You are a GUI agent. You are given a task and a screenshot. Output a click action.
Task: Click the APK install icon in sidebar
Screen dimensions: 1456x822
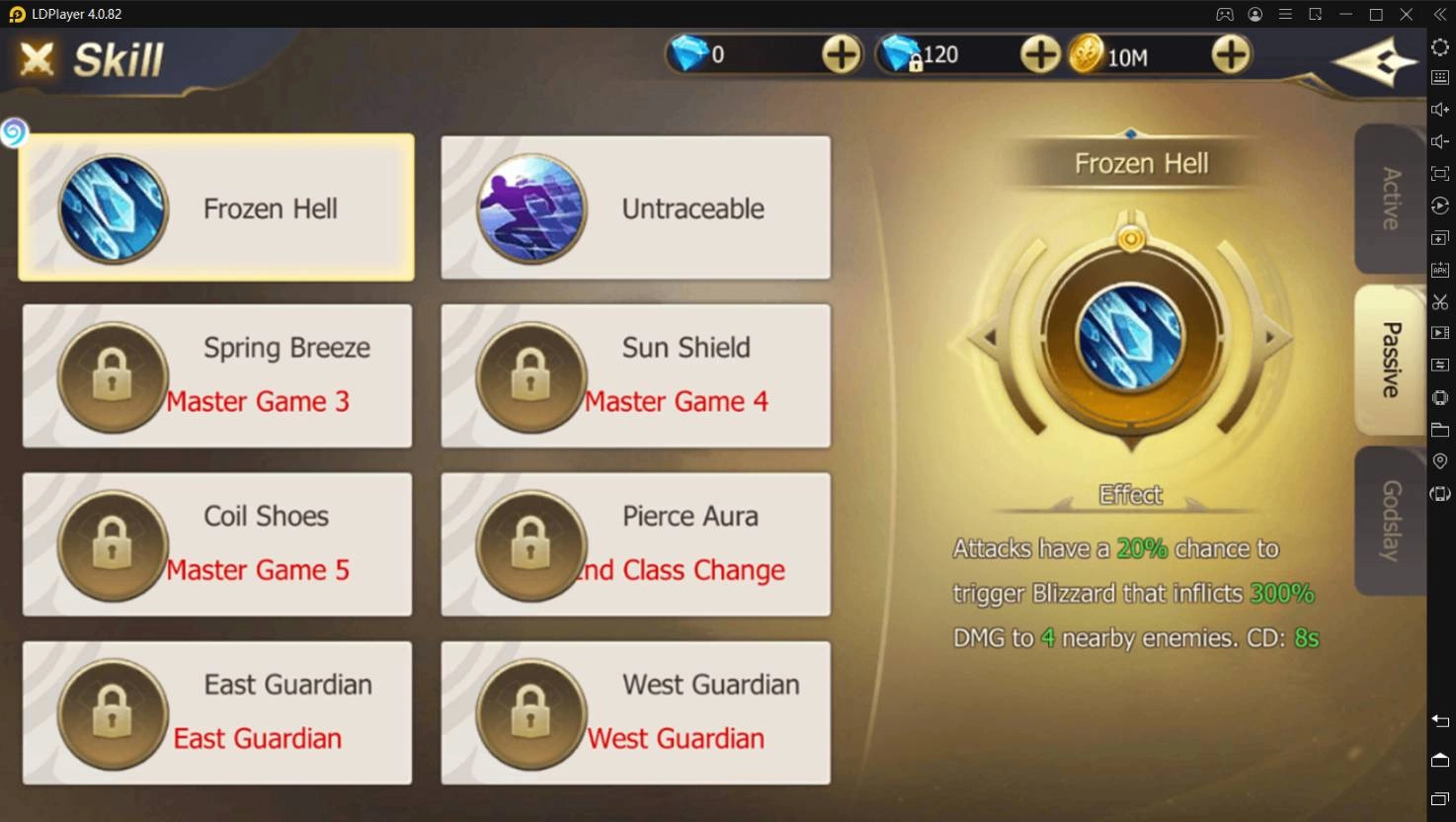point(1439,269)
